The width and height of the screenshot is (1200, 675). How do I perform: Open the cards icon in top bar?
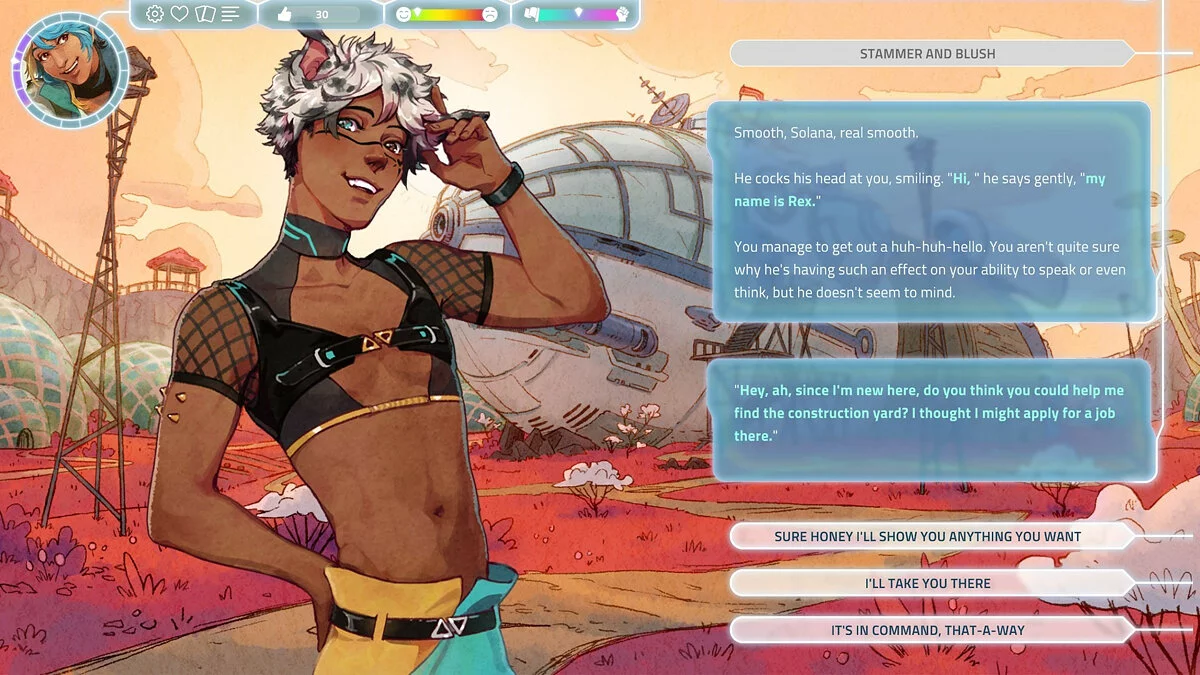[205, 14]
